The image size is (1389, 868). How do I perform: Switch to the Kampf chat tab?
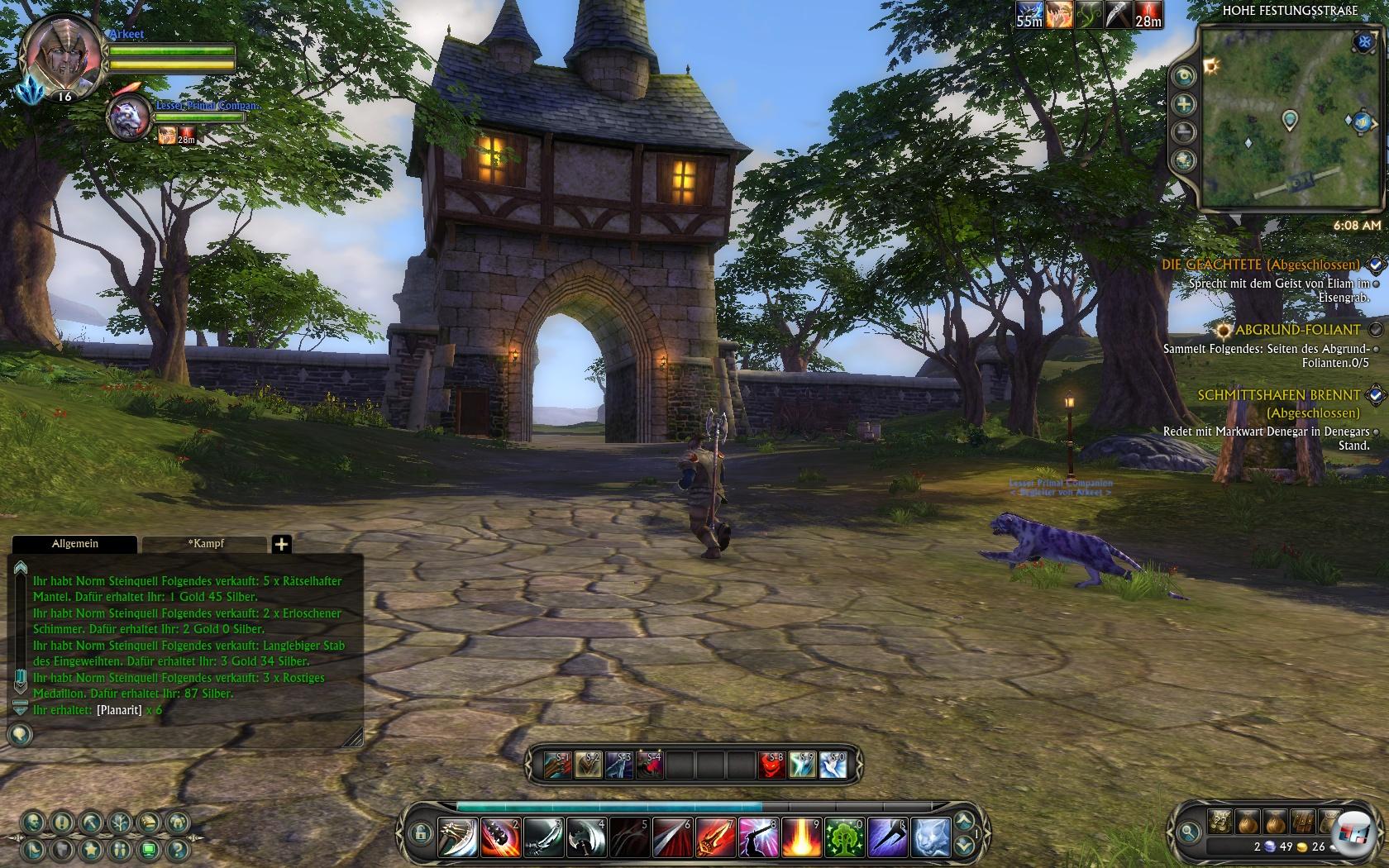pos(205,543)
